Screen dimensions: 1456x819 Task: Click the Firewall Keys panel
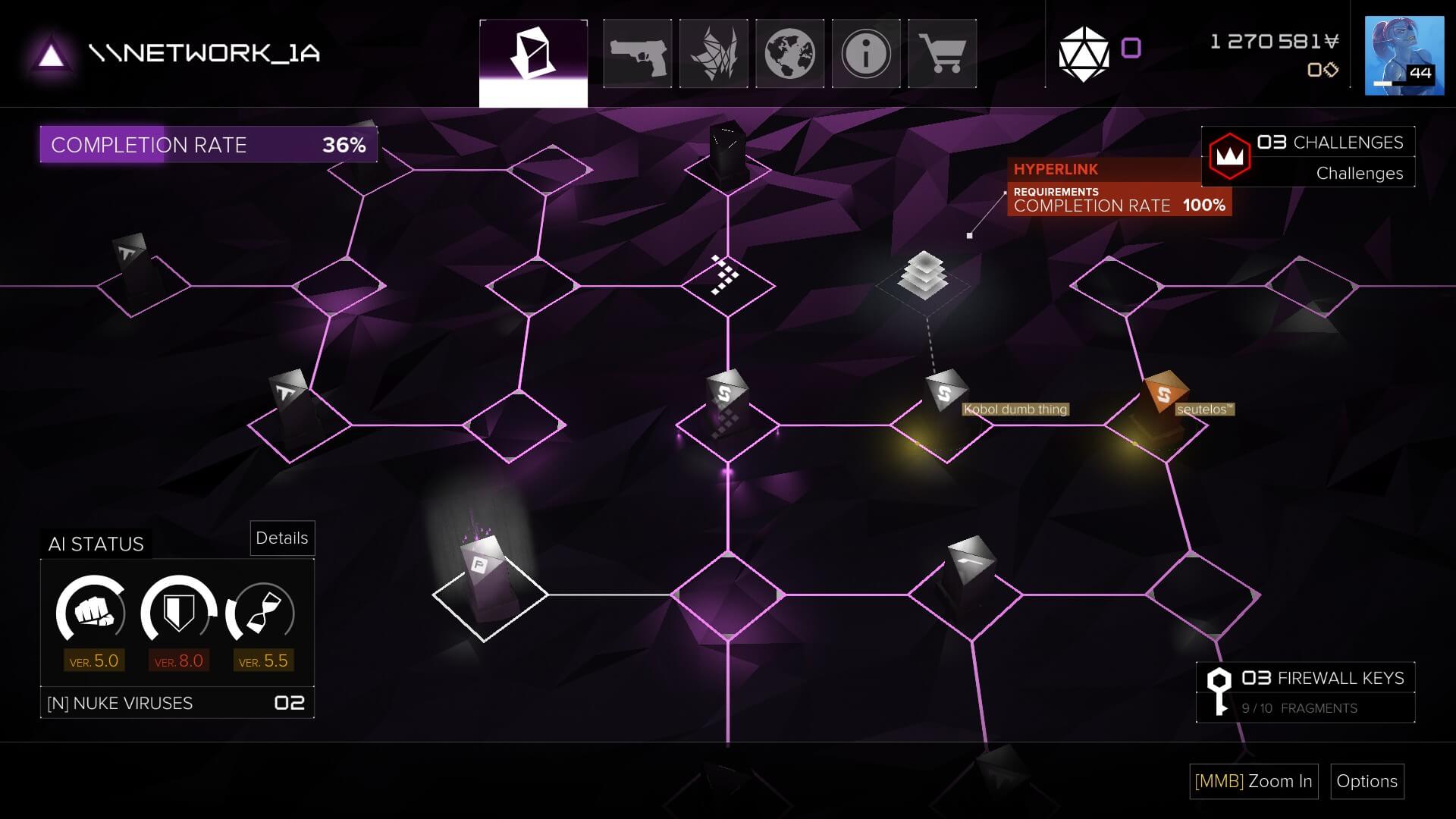coord(1305,692)
